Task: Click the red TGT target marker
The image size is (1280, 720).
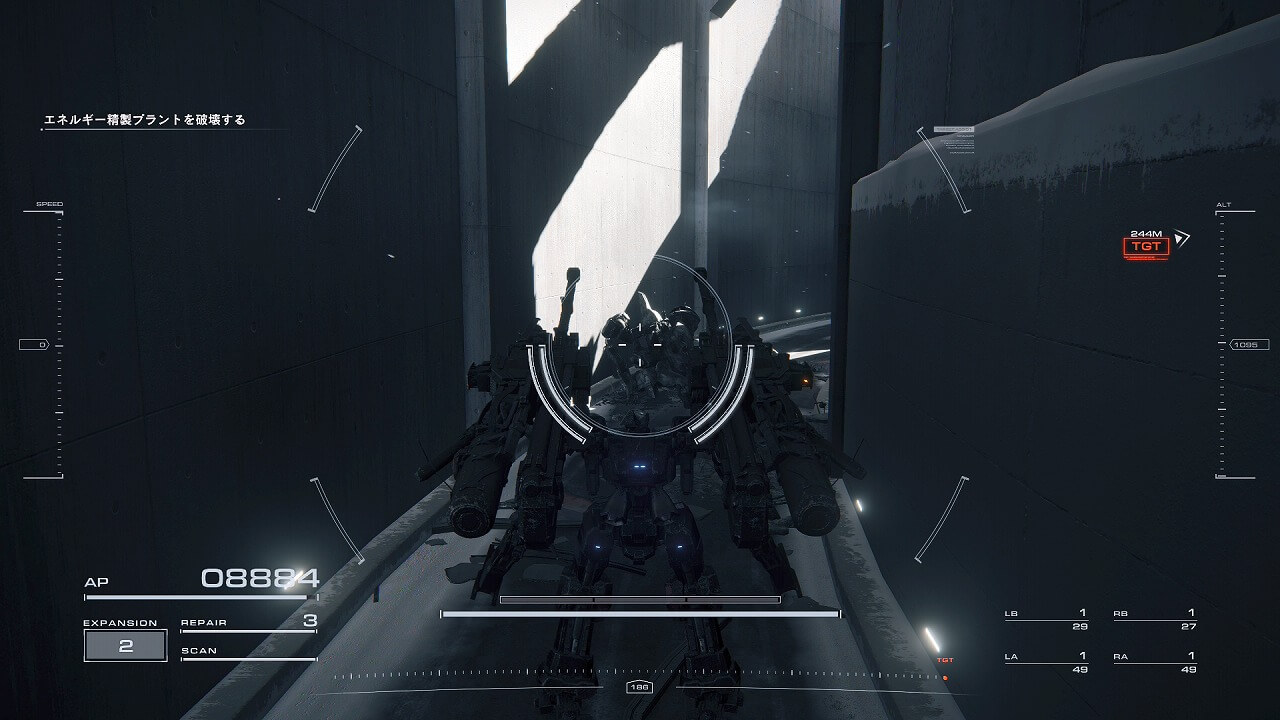Action: click(x=1145, y=246)
